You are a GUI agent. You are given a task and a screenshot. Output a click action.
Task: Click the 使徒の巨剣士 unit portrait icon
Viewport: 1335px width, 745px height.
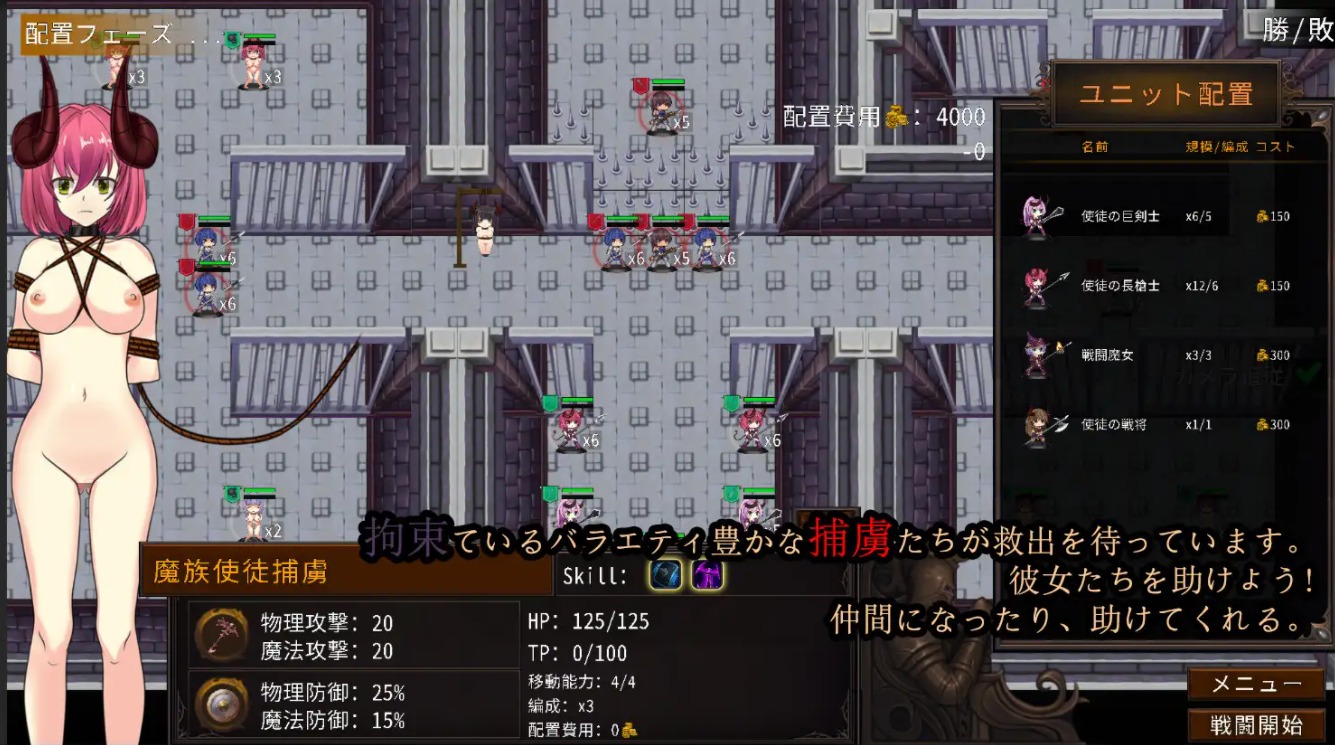tap(1037, 216)
